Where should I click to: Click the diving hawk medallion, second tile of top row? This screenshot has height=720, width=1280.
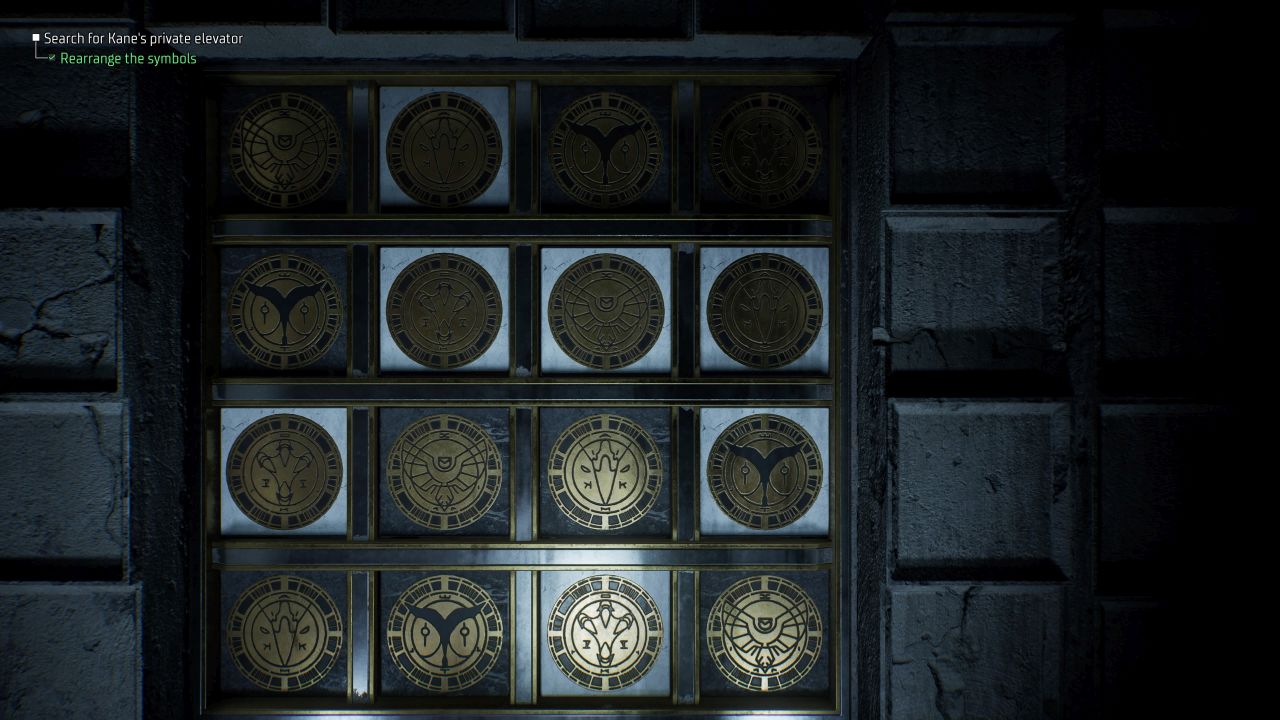[x=443, y=146]
